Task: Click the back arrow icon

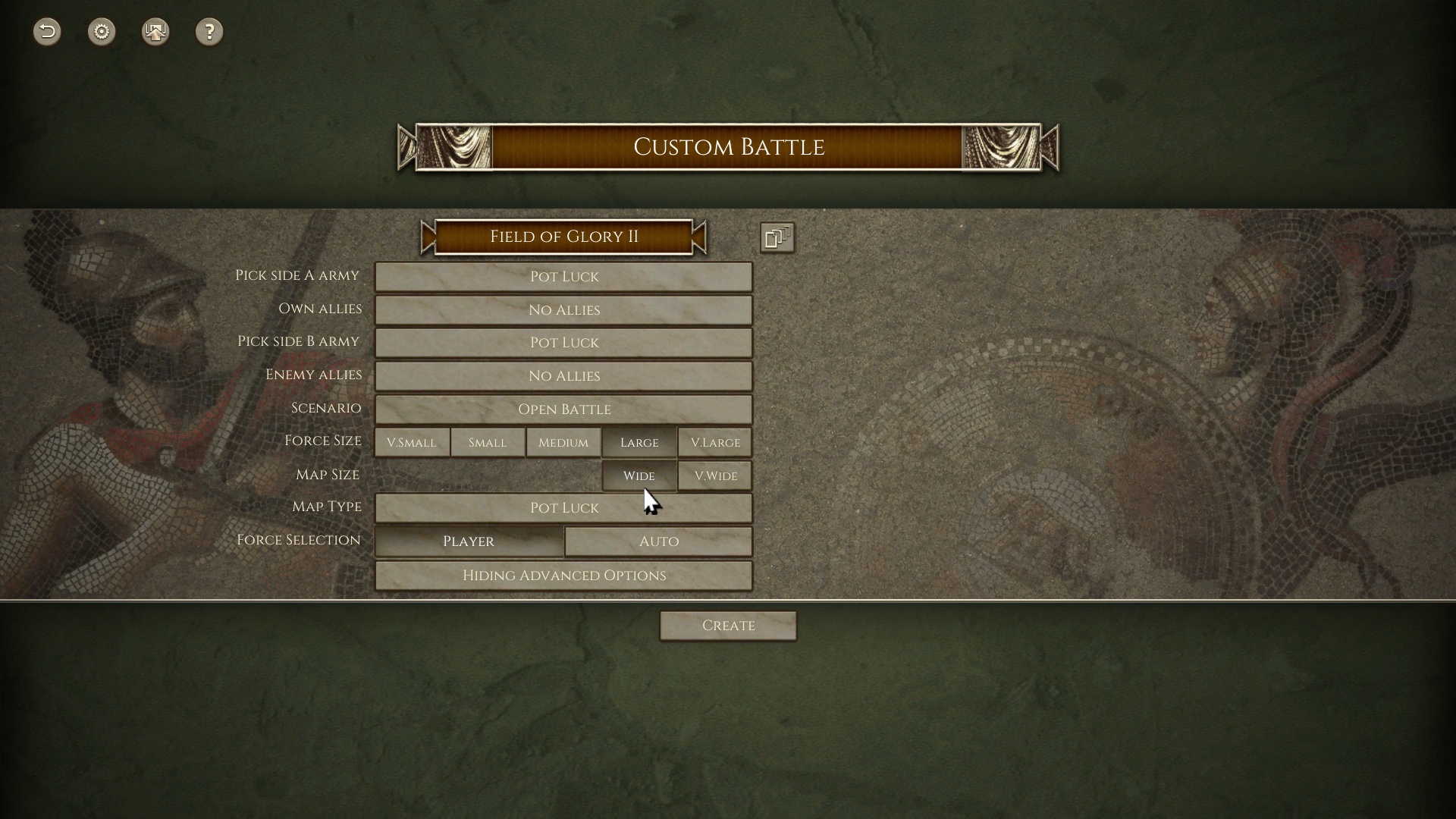Action: pyautogui.click(x=47, y=32)
